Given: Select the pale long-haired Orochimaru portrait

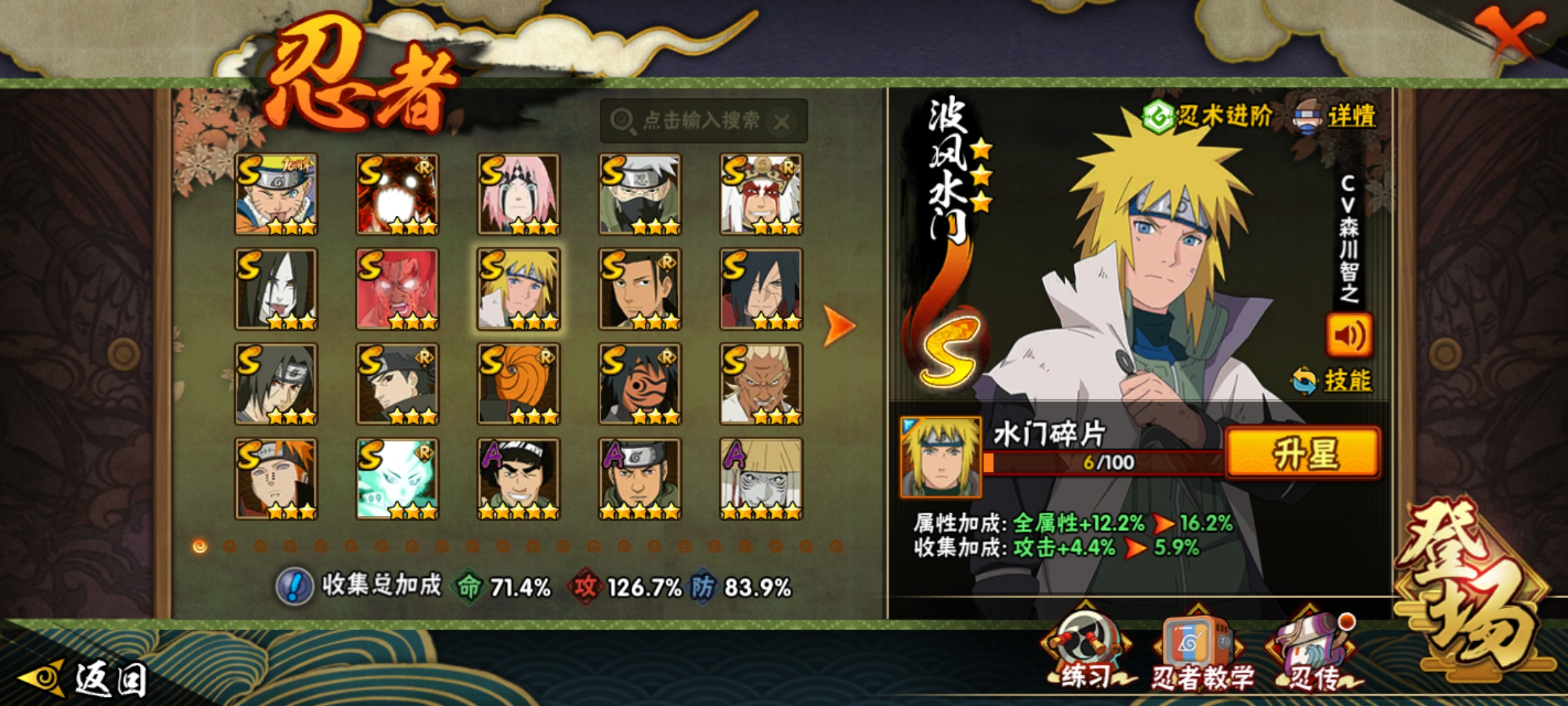Looking at the screenshot, I should 276,289.
